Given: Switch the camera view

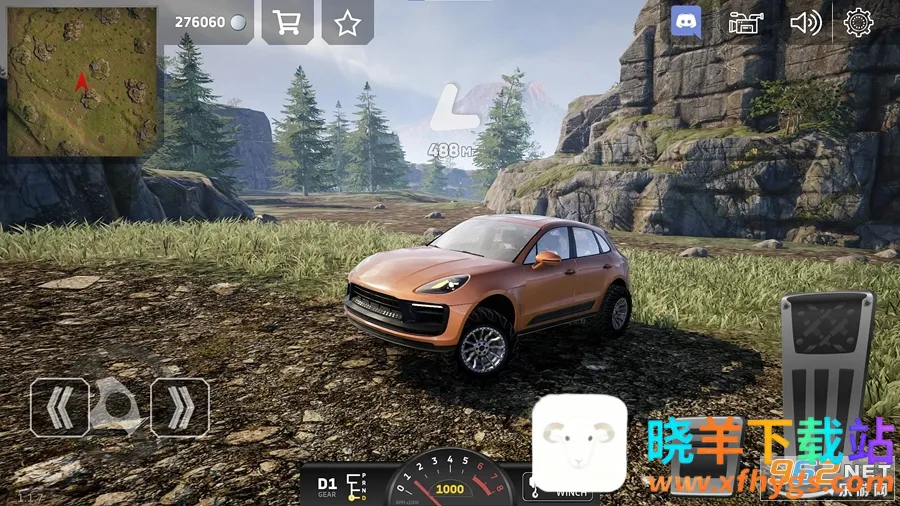Looking at the screenshot, I should coord(743,22).
